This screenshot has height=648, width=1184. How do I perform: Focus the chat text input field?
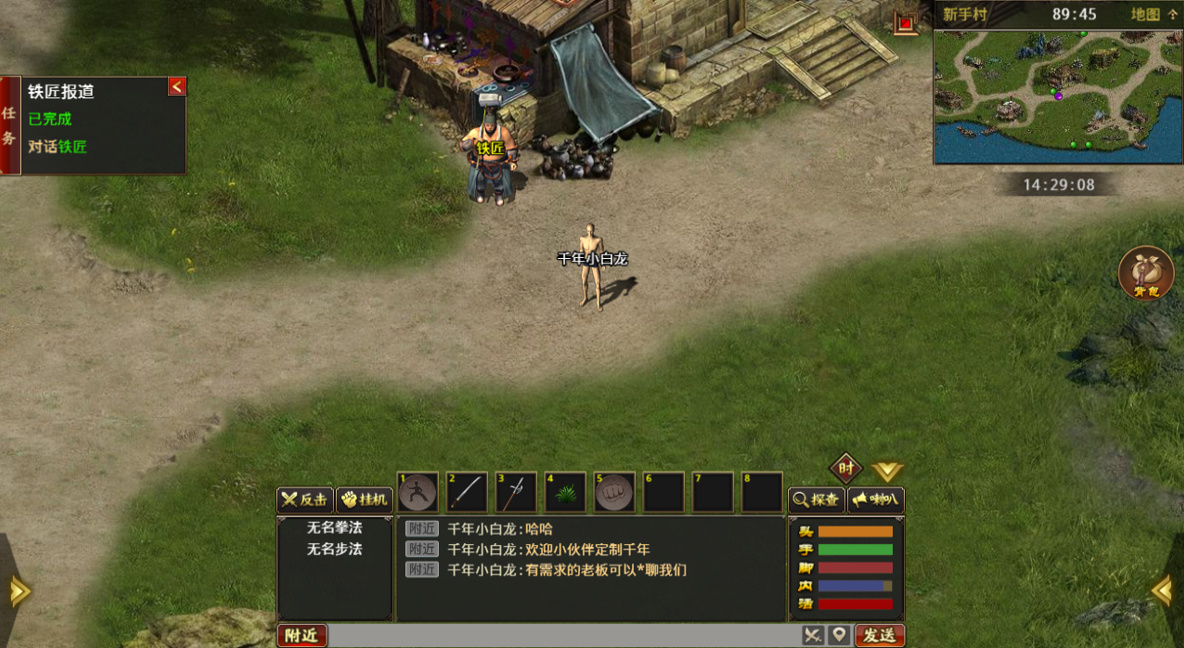564,635
